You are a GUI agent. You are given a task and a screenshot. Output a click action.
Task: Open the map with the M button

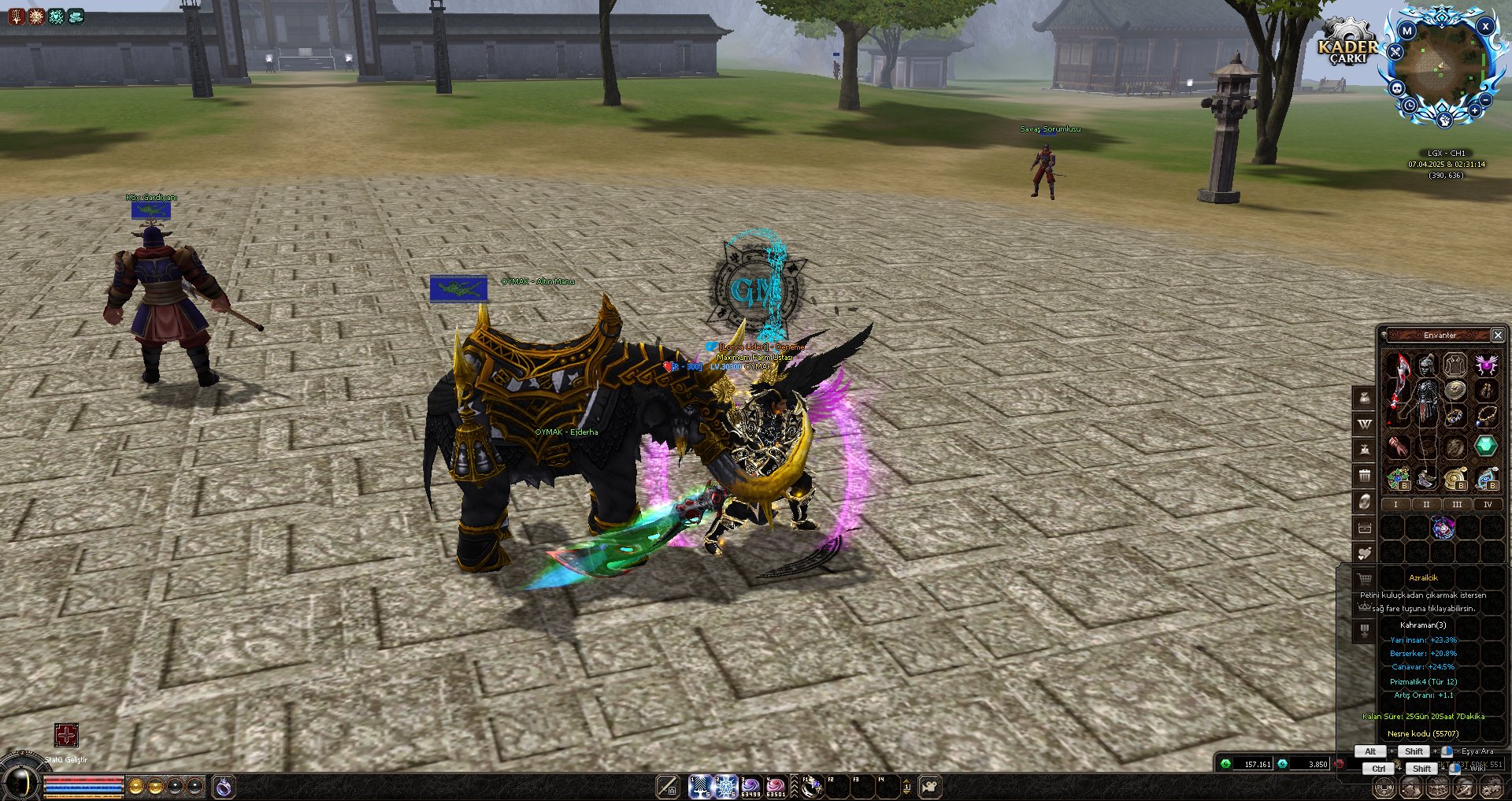1406,32
